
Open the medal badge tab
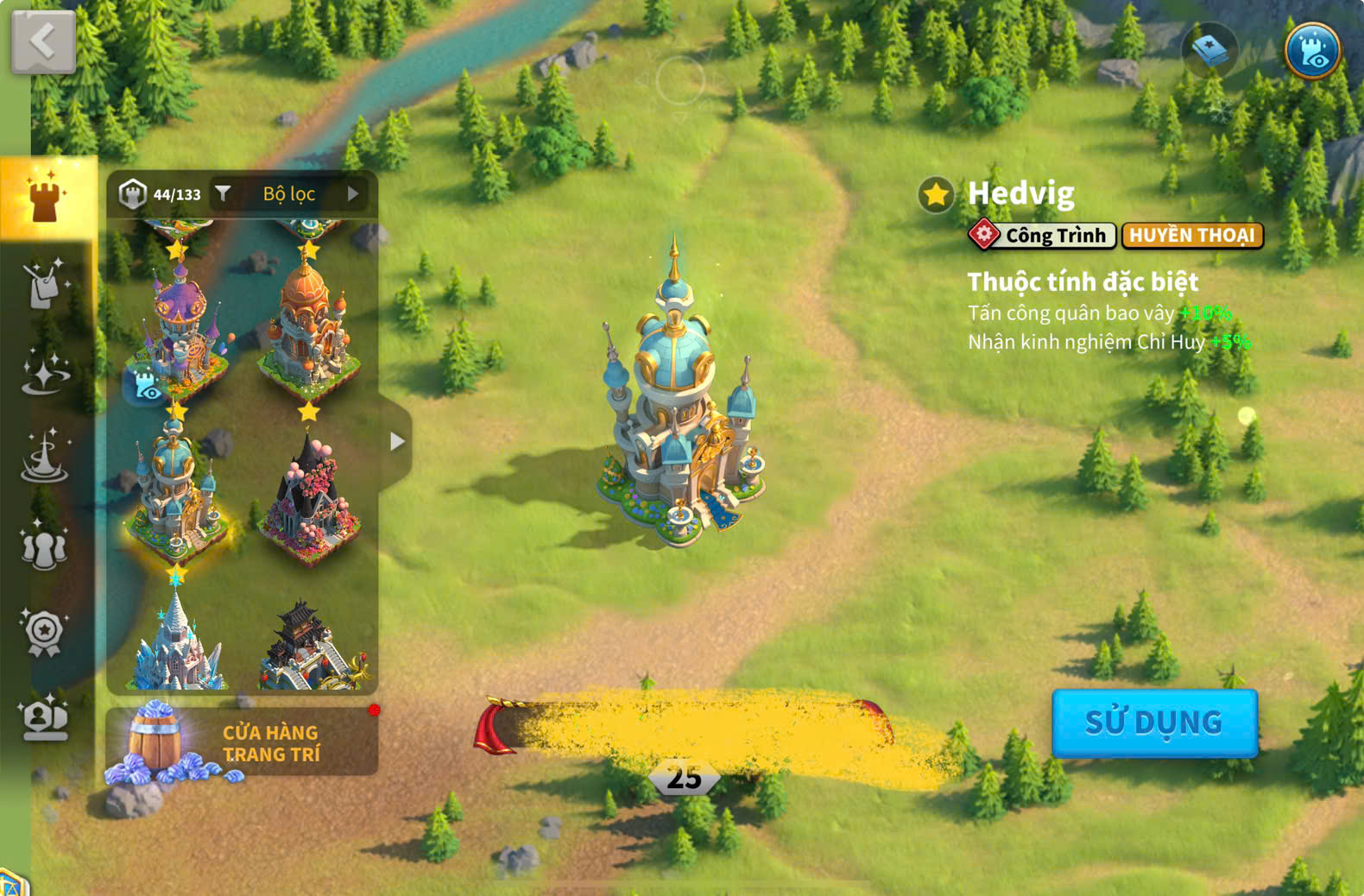point(45,632)
